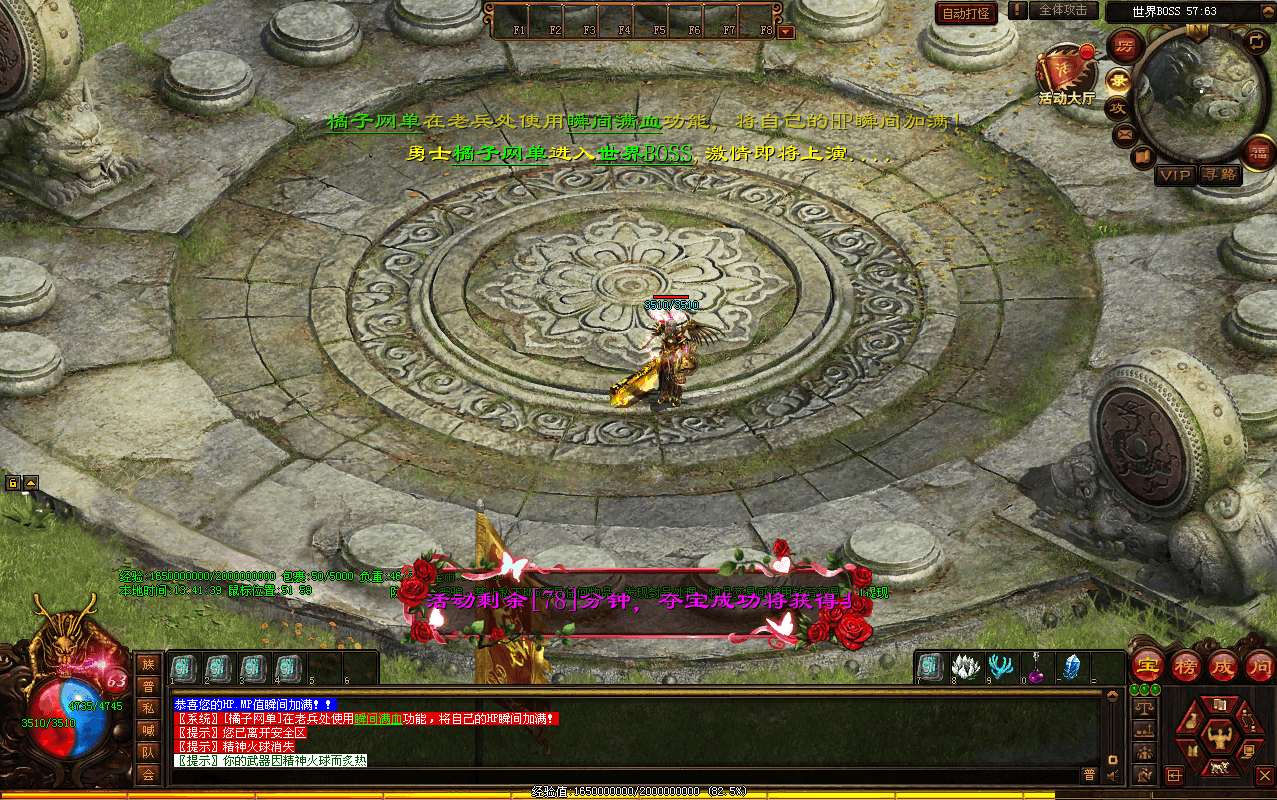Open the trade scales icon

click(x=1144, y=707)
